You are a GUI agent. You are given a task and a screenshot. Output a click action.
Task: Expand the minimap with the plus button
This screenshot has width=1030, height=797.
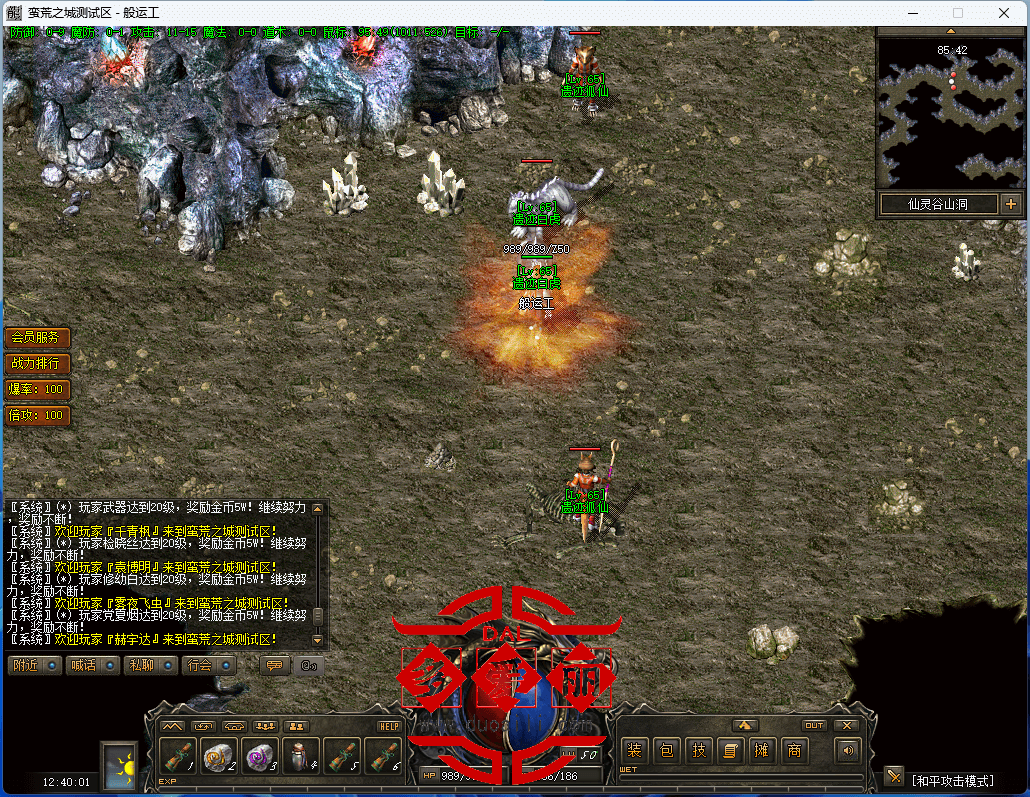[1010, 204]
